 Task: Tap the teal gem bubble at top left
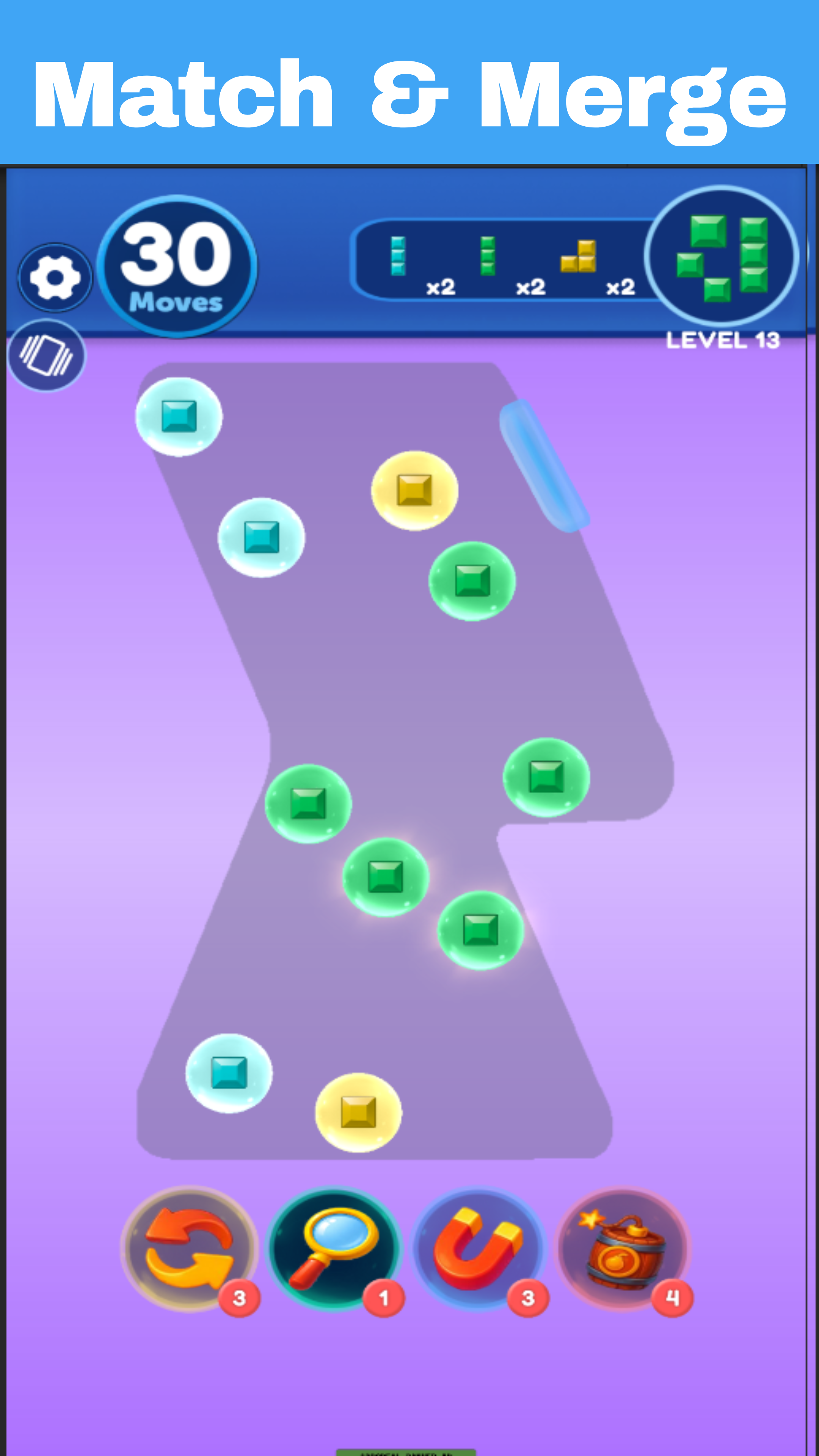[180, 417]
